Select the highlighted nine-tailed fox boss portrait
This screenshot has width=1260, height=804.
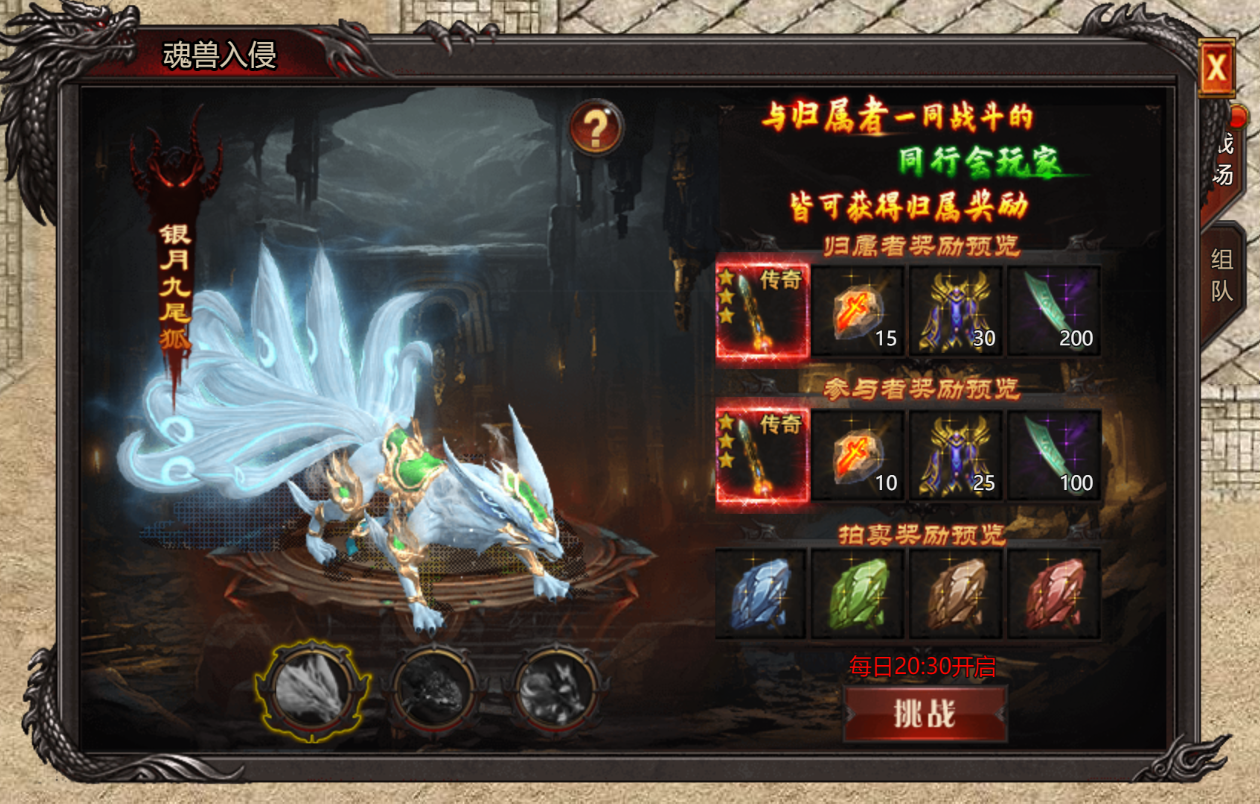pos(312,689)
